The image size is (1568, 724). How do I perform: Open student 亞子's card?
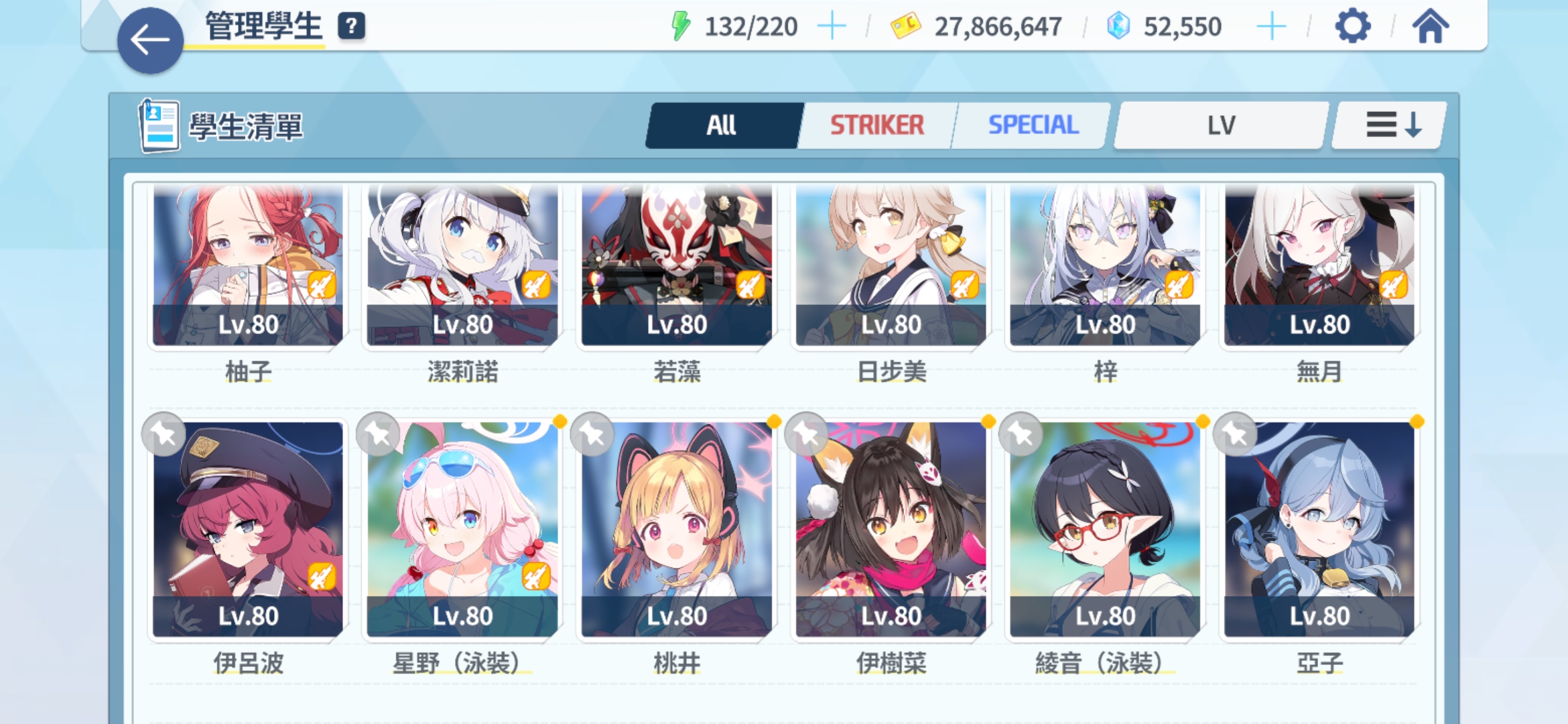click(x=1319, y=530)
